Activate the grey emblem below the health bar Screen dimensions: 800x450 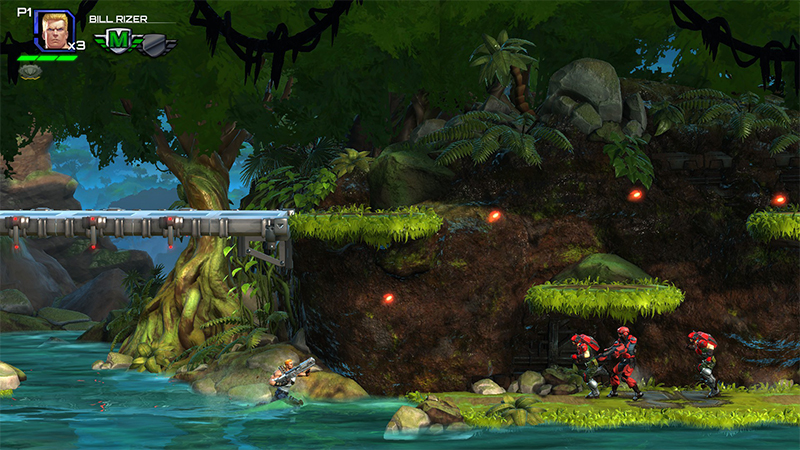tap(30, 71)
